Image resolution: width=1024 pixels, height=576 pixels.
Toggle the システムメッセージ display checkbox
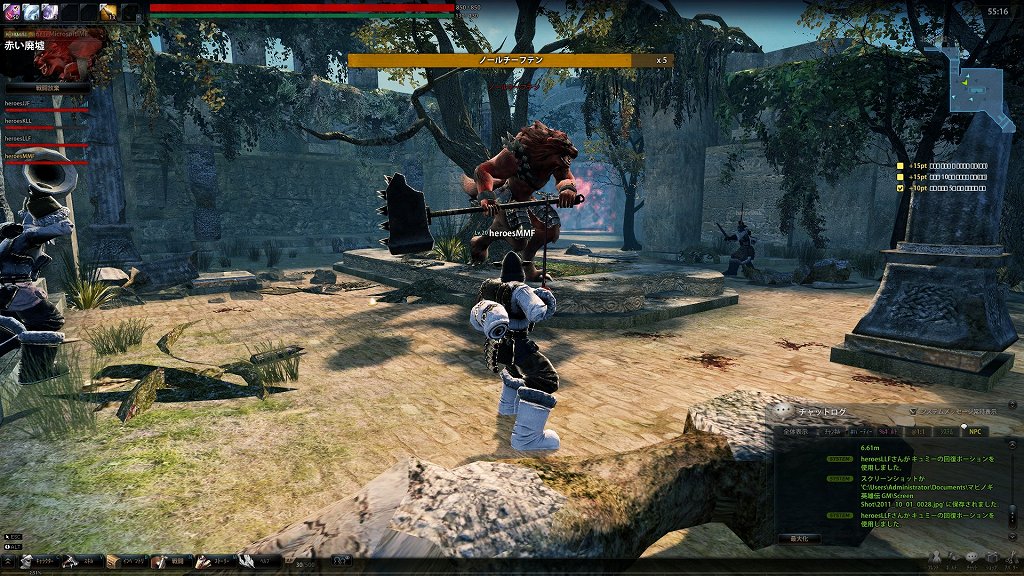[x=914, y=411]
